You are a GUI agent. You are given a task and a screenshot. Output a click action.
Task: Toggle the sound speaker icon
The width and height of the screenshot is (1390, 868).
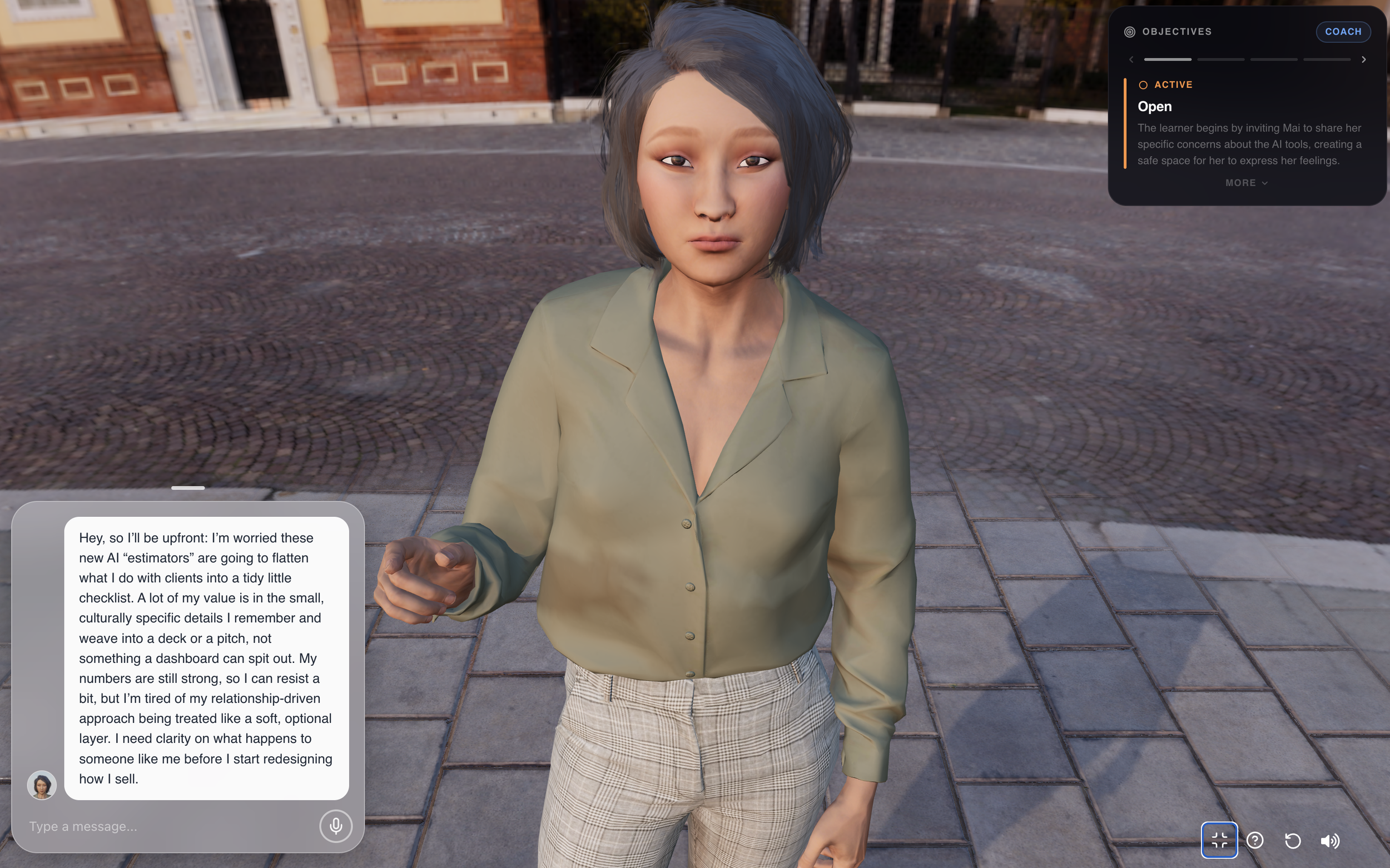pos(1330,840)
